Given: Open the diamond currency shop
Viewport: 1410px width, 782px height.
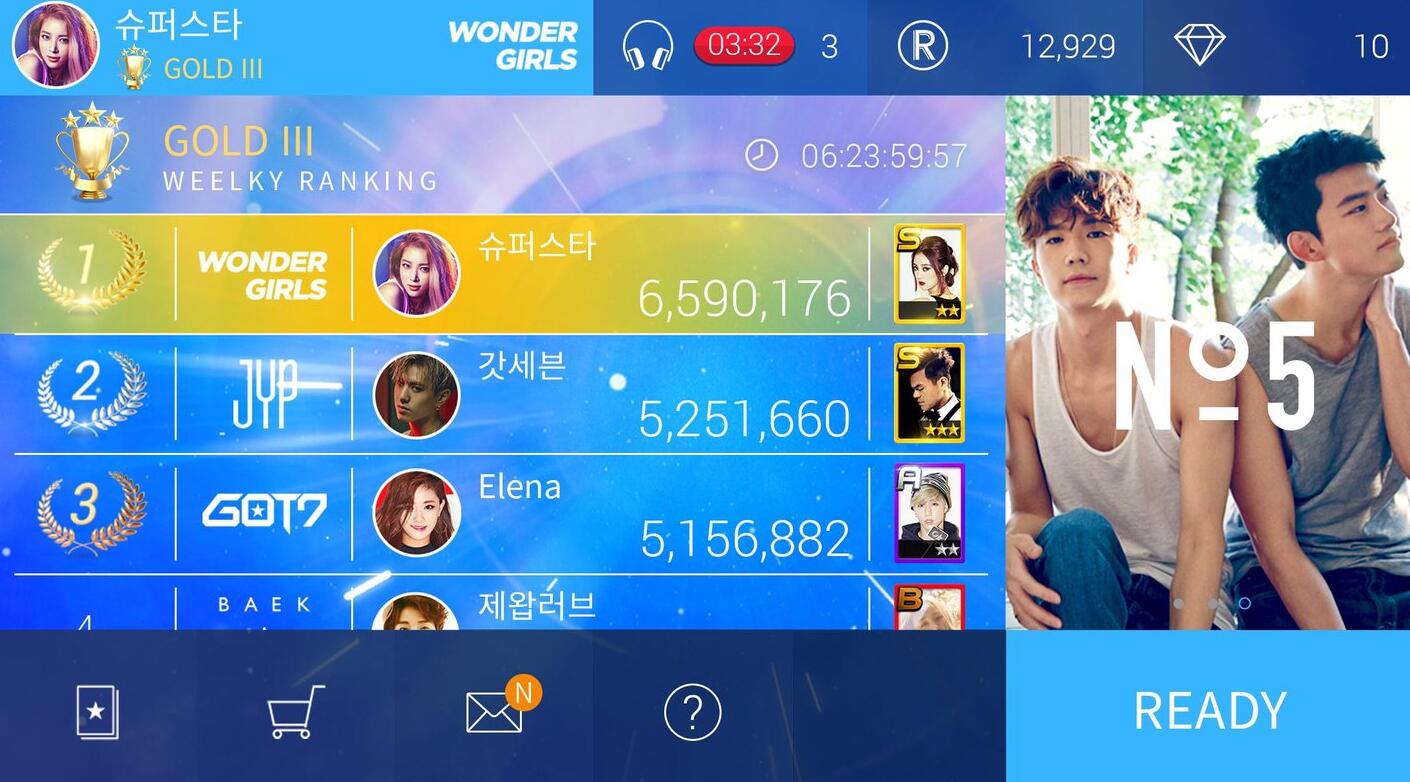Looking at the screenshot, I should point(1199,46).
